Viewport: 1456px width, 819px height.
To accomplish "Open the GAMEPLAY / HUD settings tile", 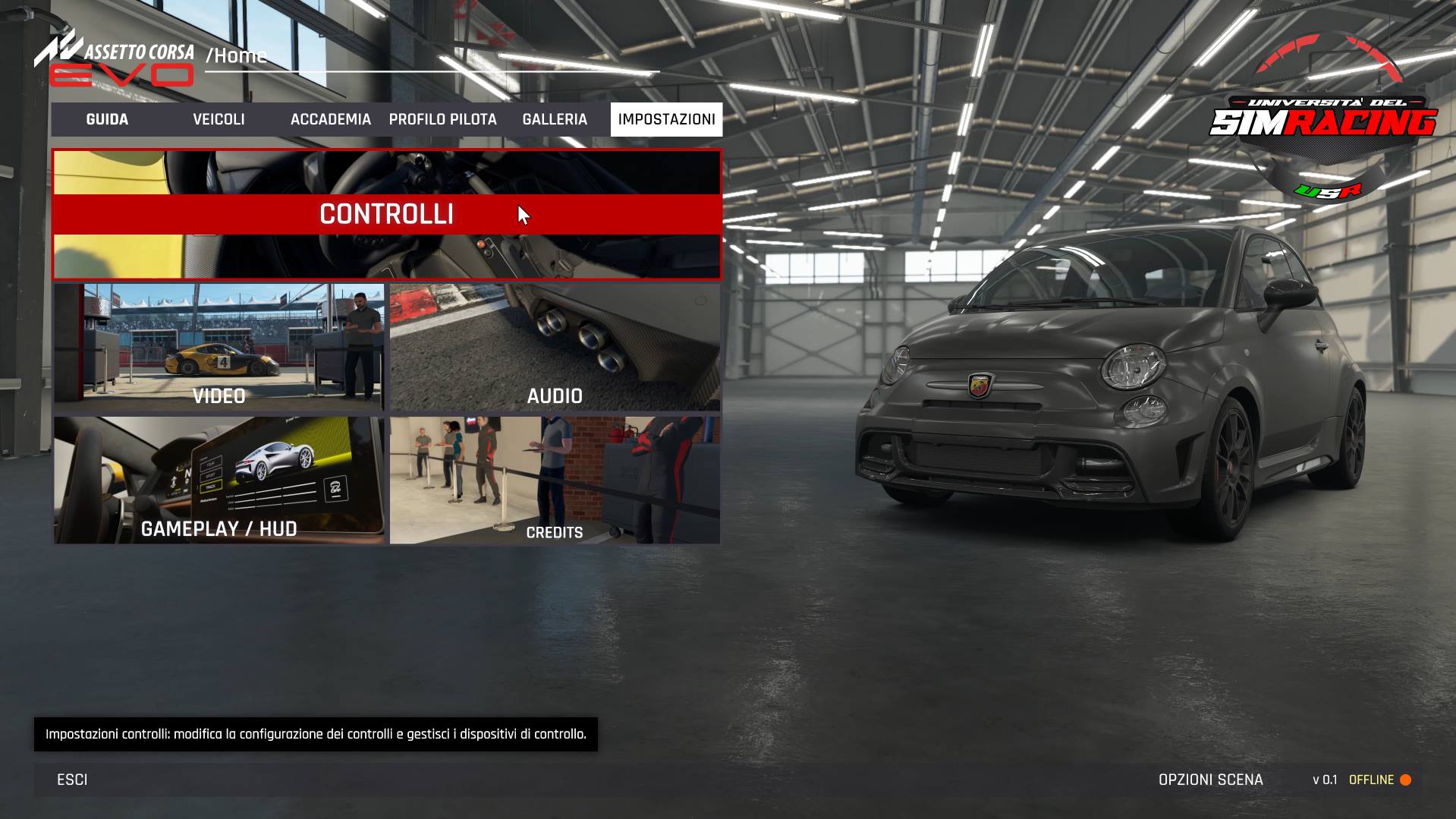I will [x=219, y=480].
